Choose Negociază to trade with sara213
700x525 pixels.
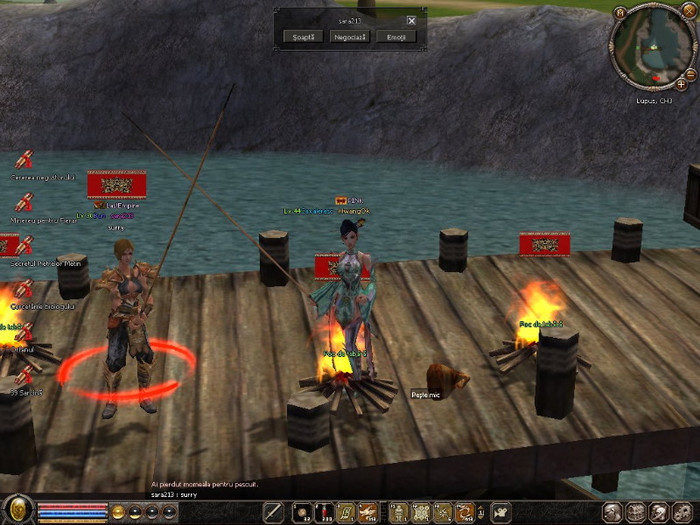[x=347, y=36]
